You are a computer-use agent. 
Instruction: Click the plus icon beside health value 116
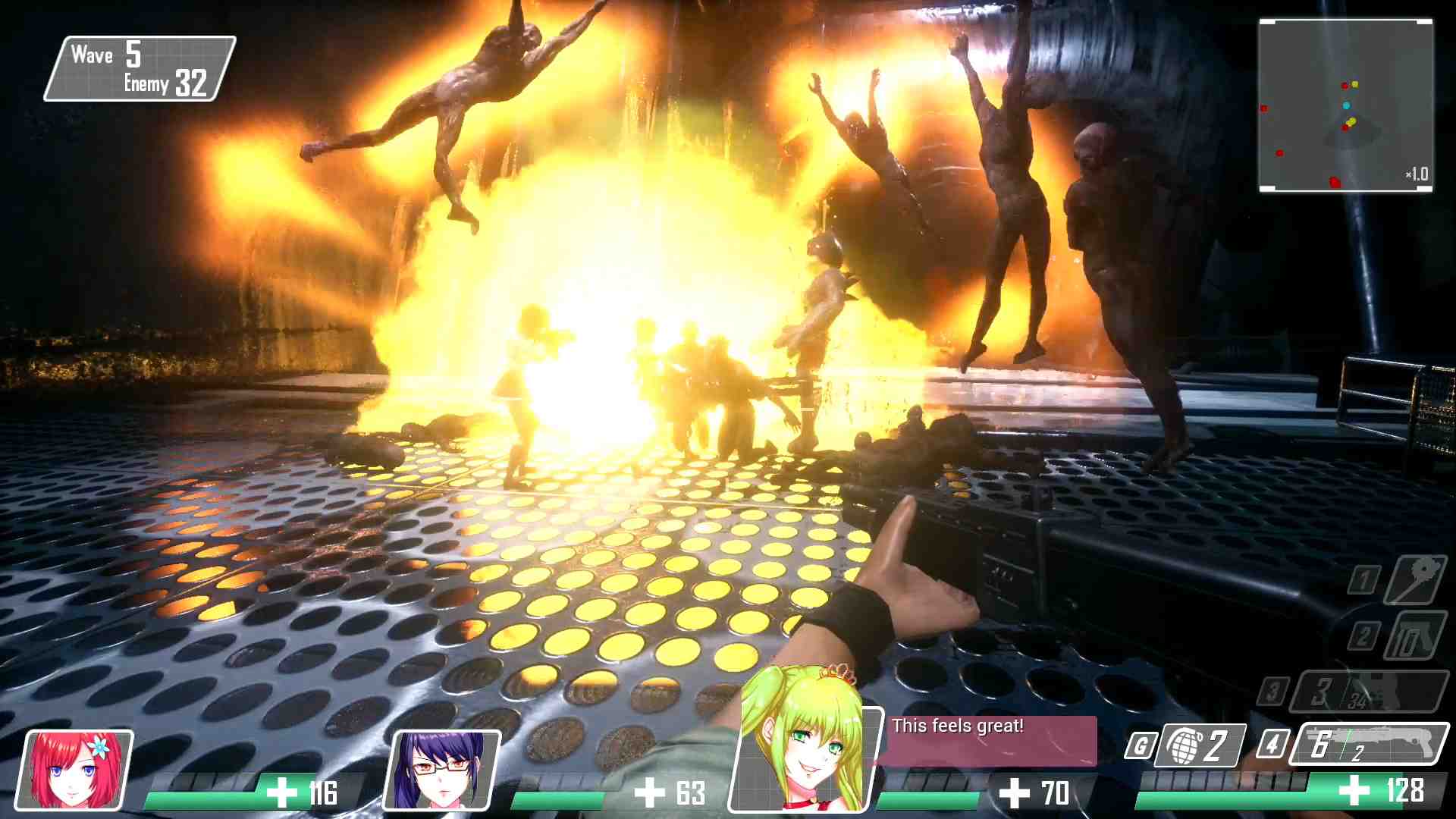[281, 793]
